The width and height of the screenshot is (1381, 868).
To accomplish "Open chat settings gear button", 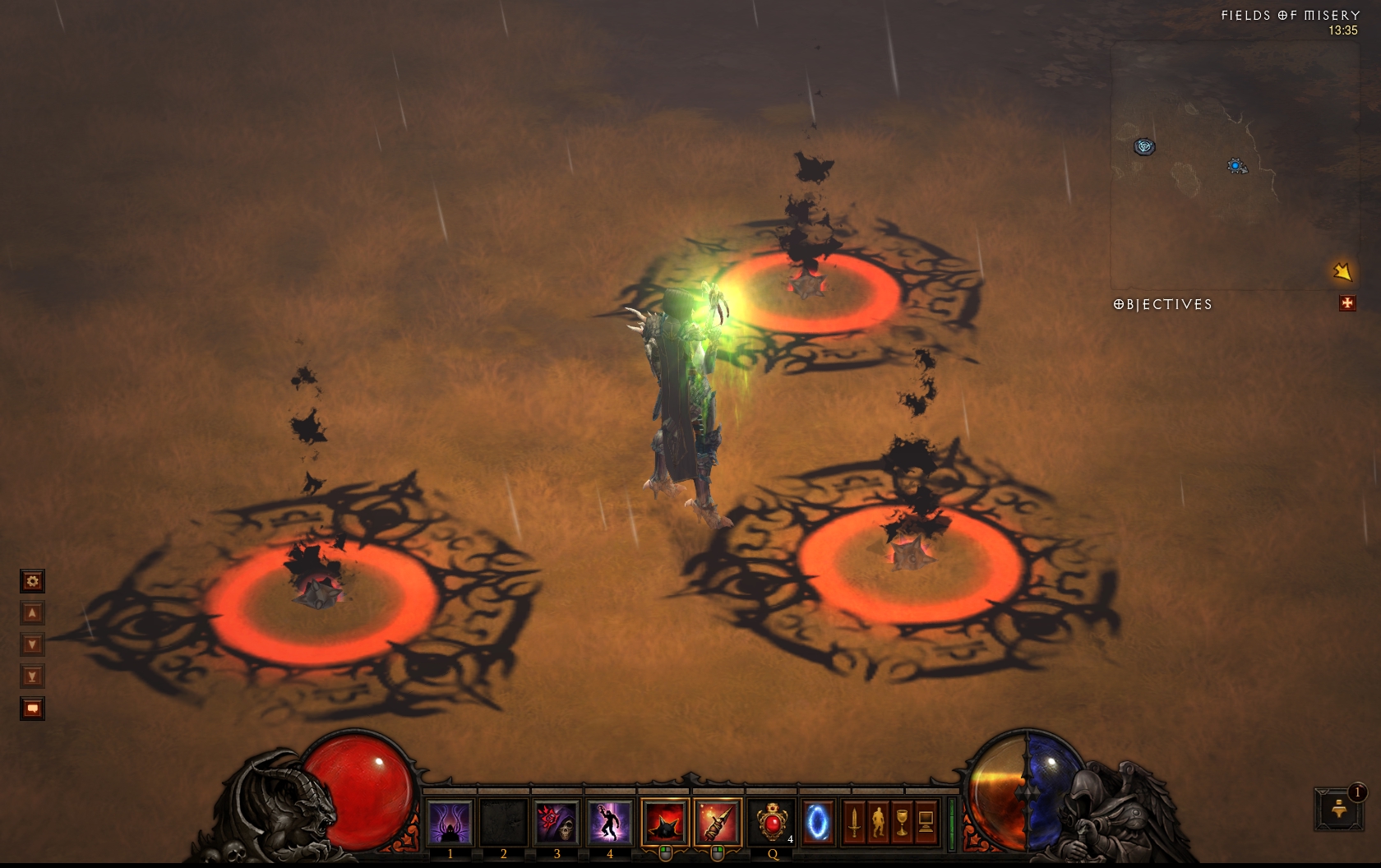I will coord(32,582).
